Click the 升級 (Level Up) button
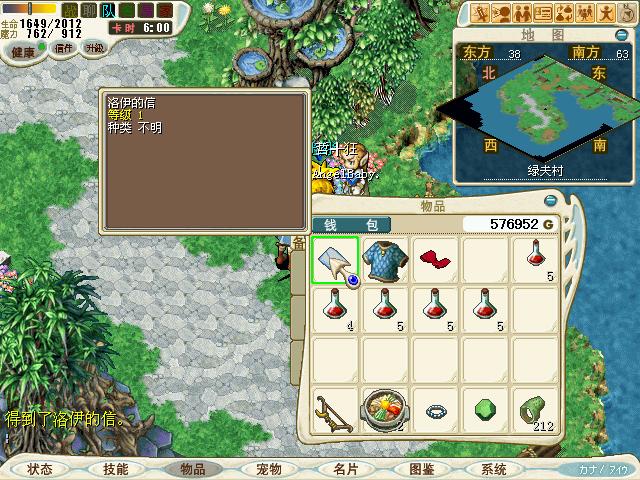640x480 pixels. [x=94, y=48]
